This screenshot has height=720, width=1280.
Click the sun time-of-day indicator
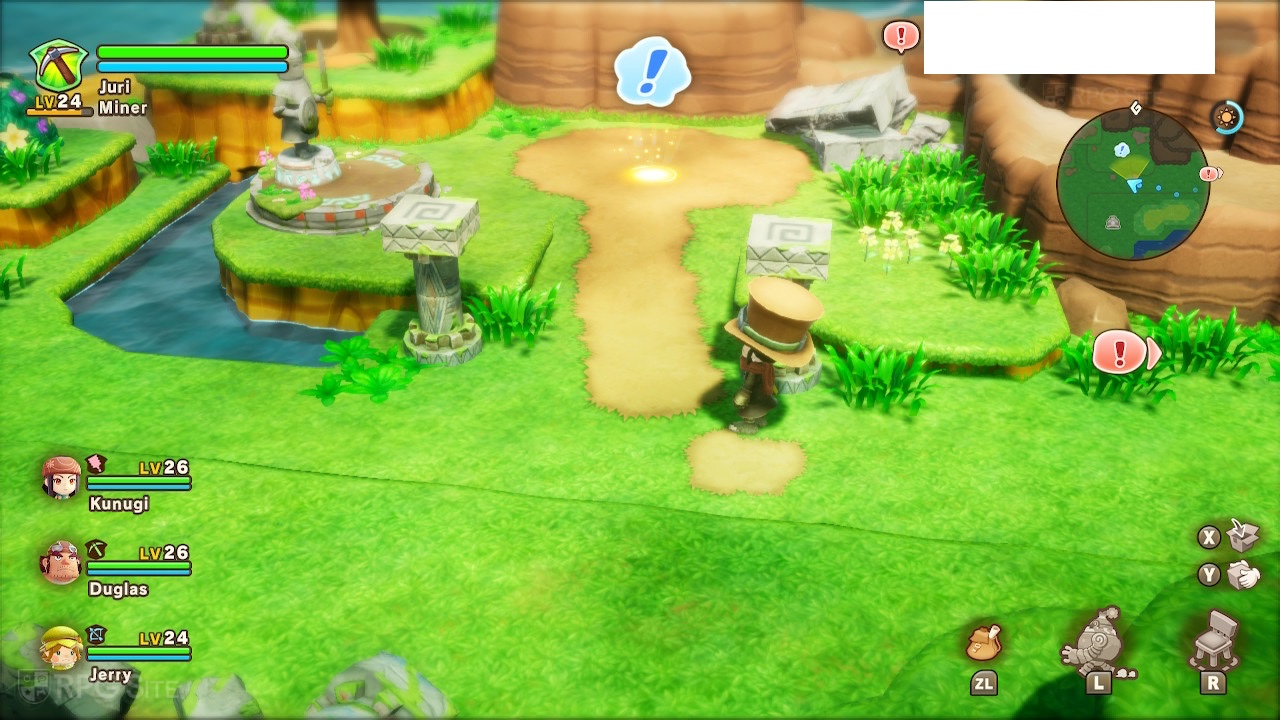click(1225, 118)
